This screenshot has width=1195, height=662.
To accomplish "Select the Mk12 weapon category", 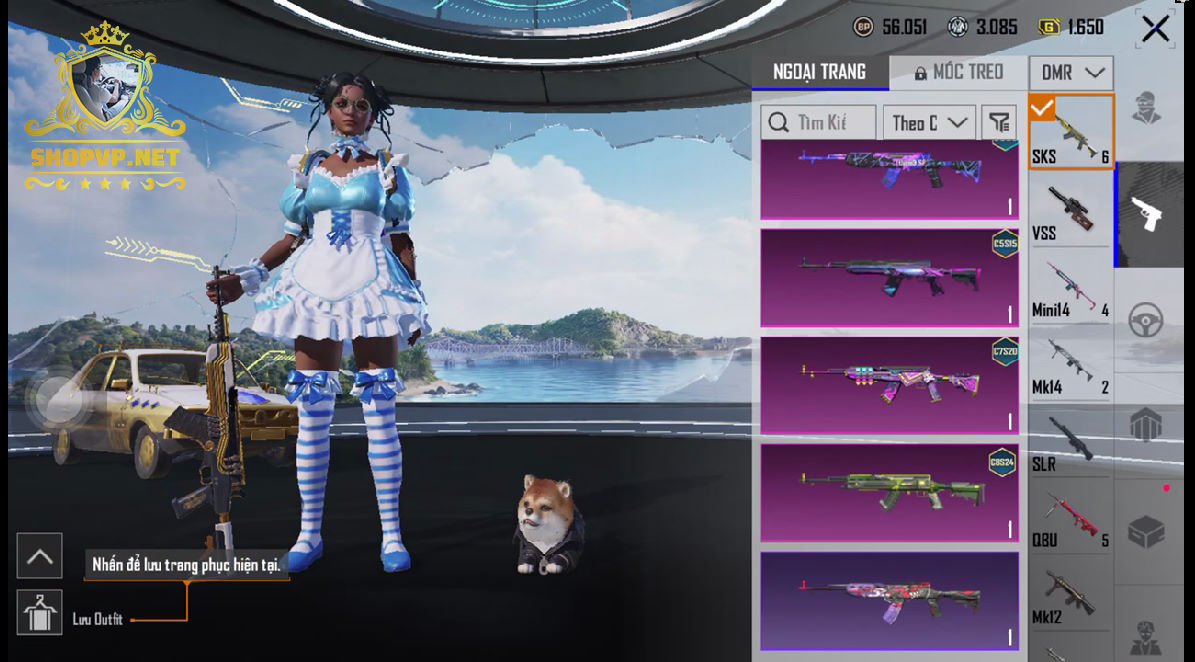I will click(1071, 597).
